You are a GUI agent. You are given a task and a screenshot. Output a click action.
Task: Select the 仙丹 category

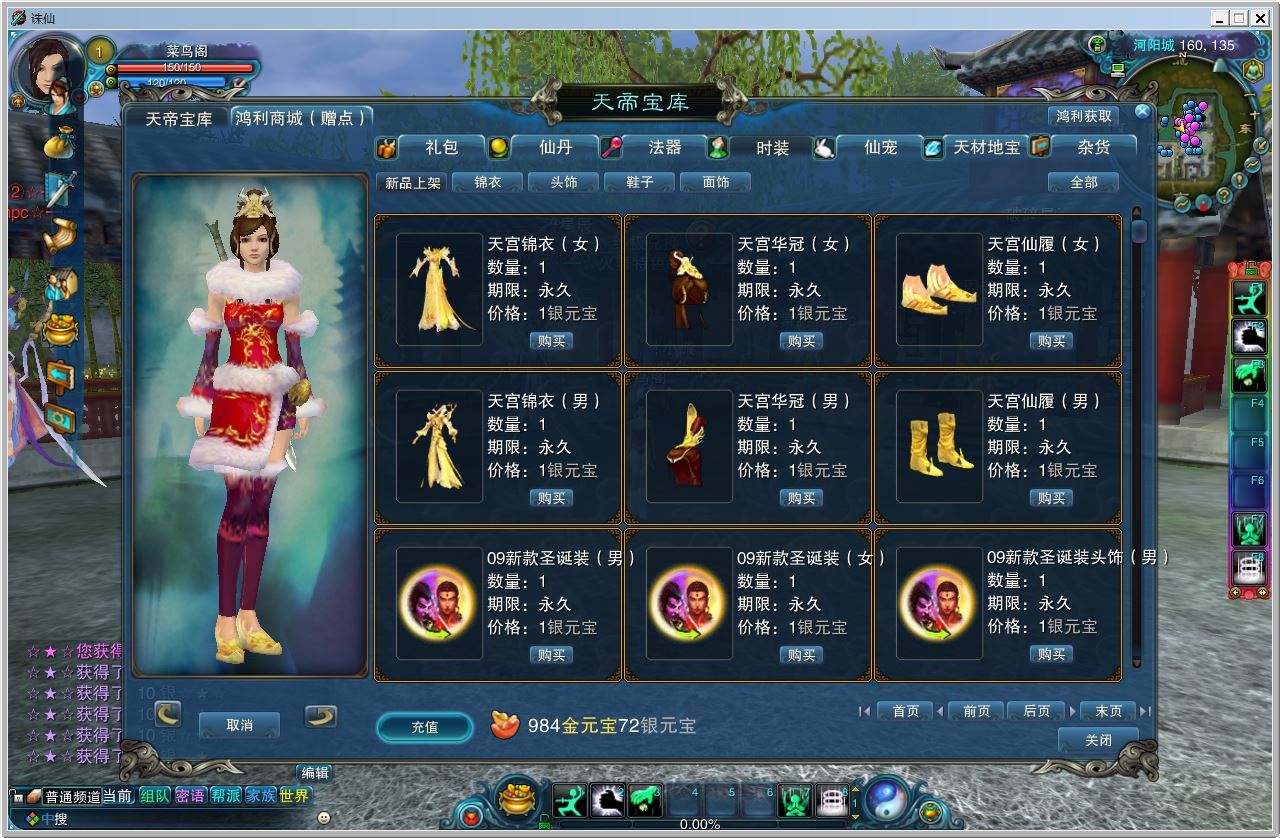point(555,147)
